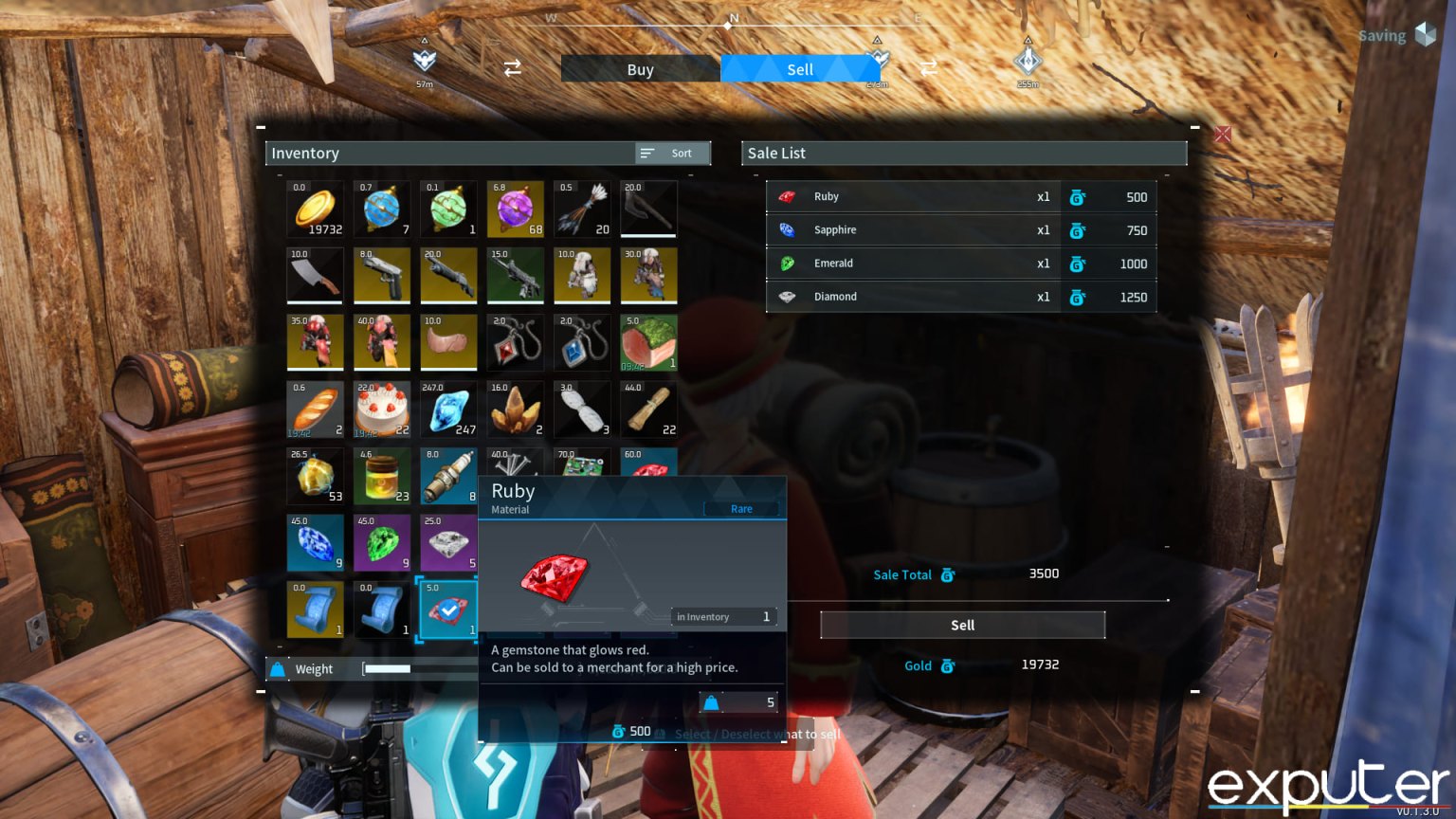The image size is (1456, 819).
Task: Select the spark plug item
Action: tap(448, 476)
